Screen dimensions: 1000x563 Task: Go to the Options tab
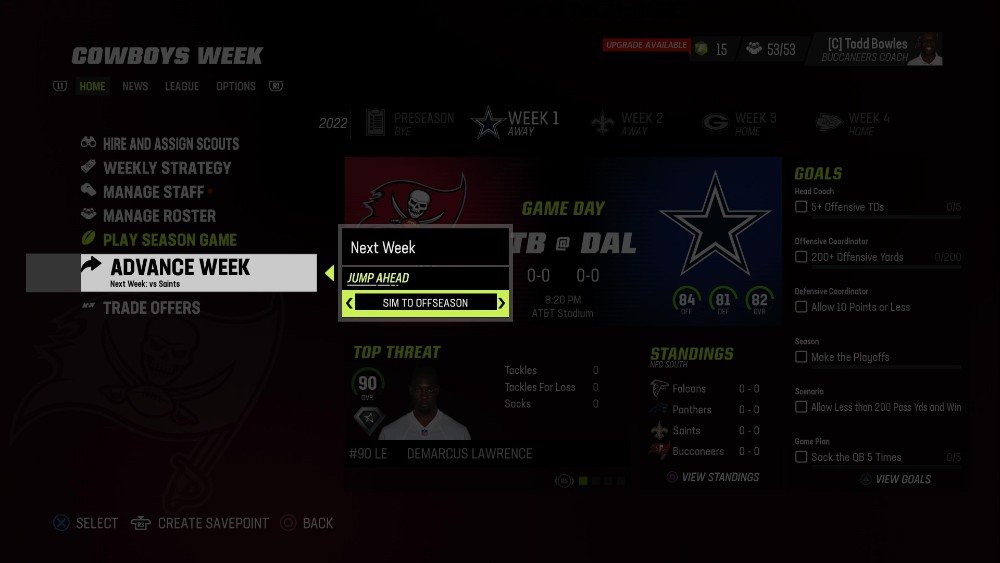[x=236, y=87]
